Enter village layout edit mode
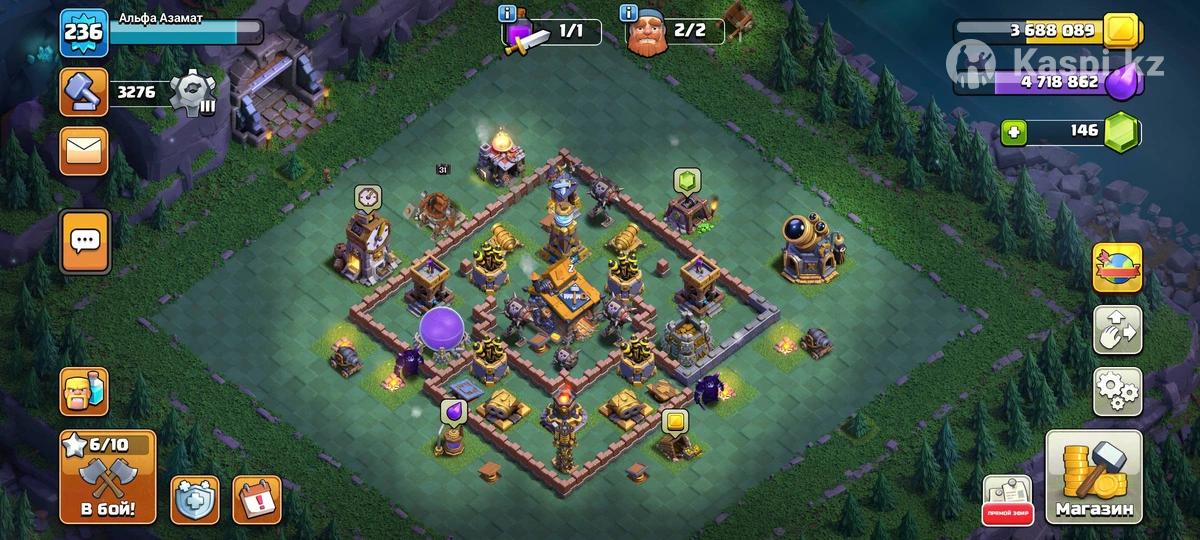Screen dimensions: 1200x540 tap(1117, 331)
